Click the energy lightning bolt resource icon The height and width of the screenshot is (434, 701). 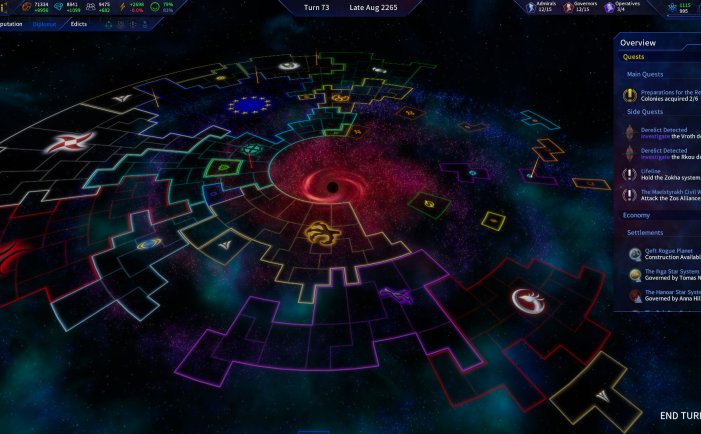click(124, 7)
